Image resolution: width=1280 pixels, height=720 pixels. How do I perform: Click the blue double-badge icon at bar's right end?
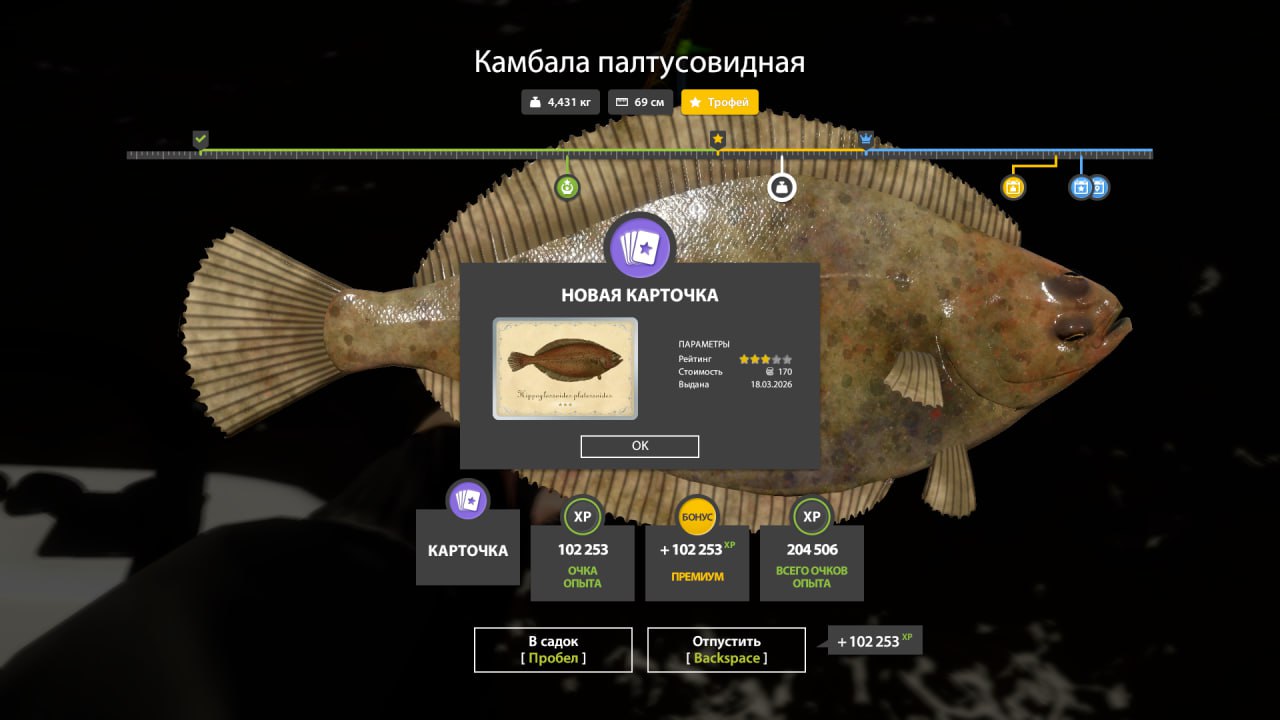1089,186
